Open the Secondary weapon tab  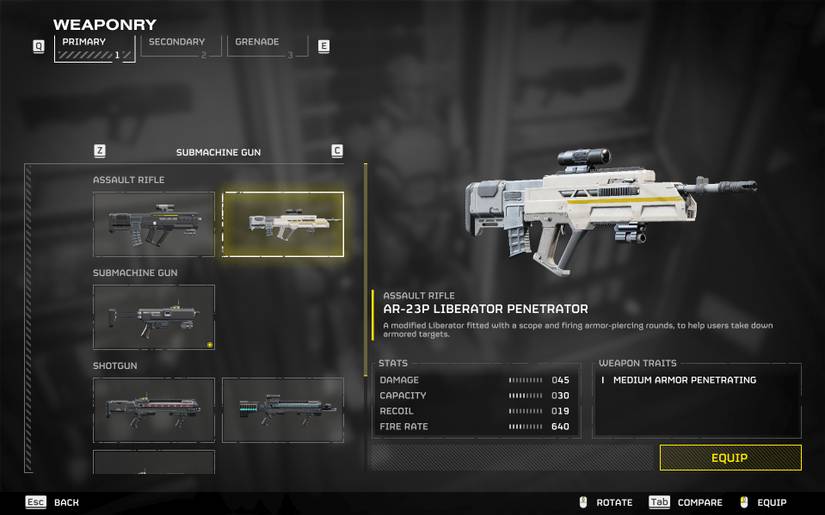click(x=180, y=47)
